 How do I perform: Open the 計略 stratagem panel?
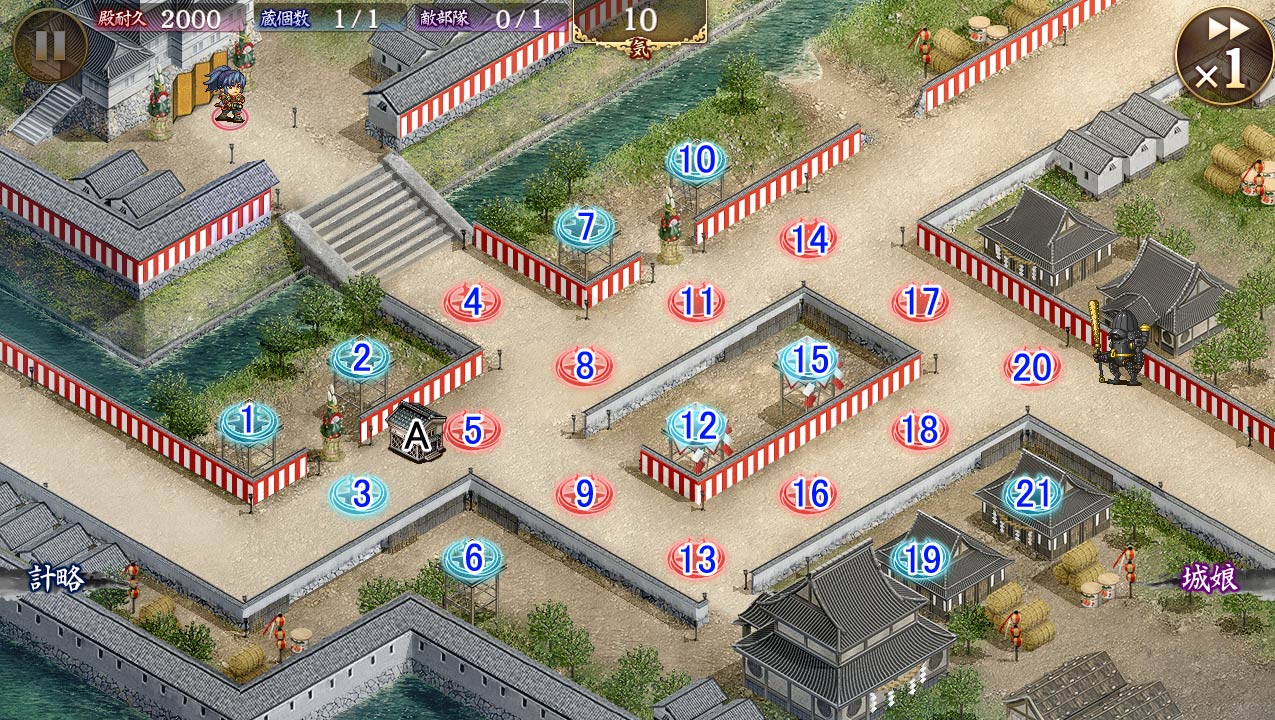pyautogui.click(x=57, y=578)
